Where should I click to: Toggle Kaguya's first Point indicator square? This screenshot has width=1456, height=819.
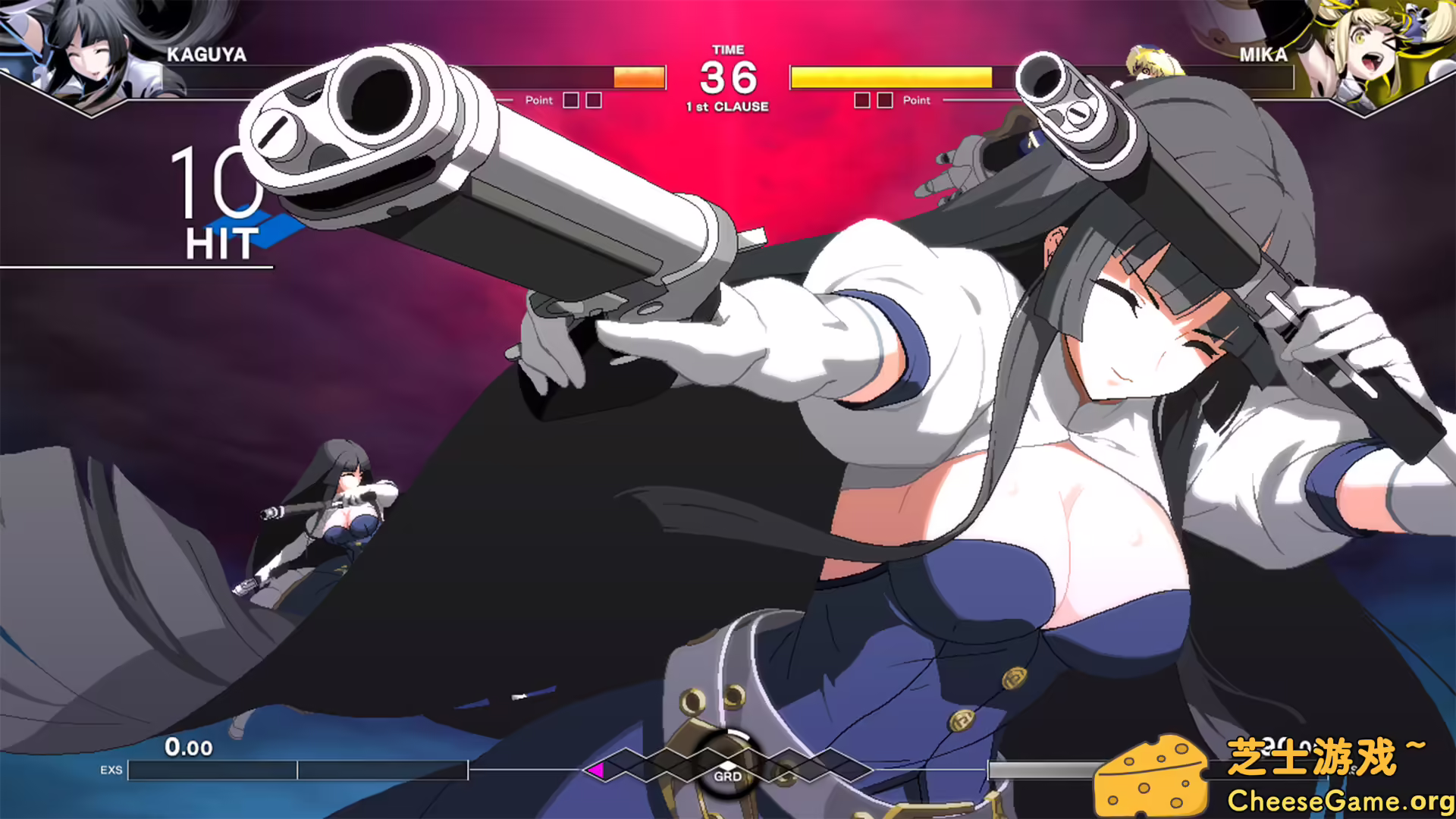click(x=570, y=99)
